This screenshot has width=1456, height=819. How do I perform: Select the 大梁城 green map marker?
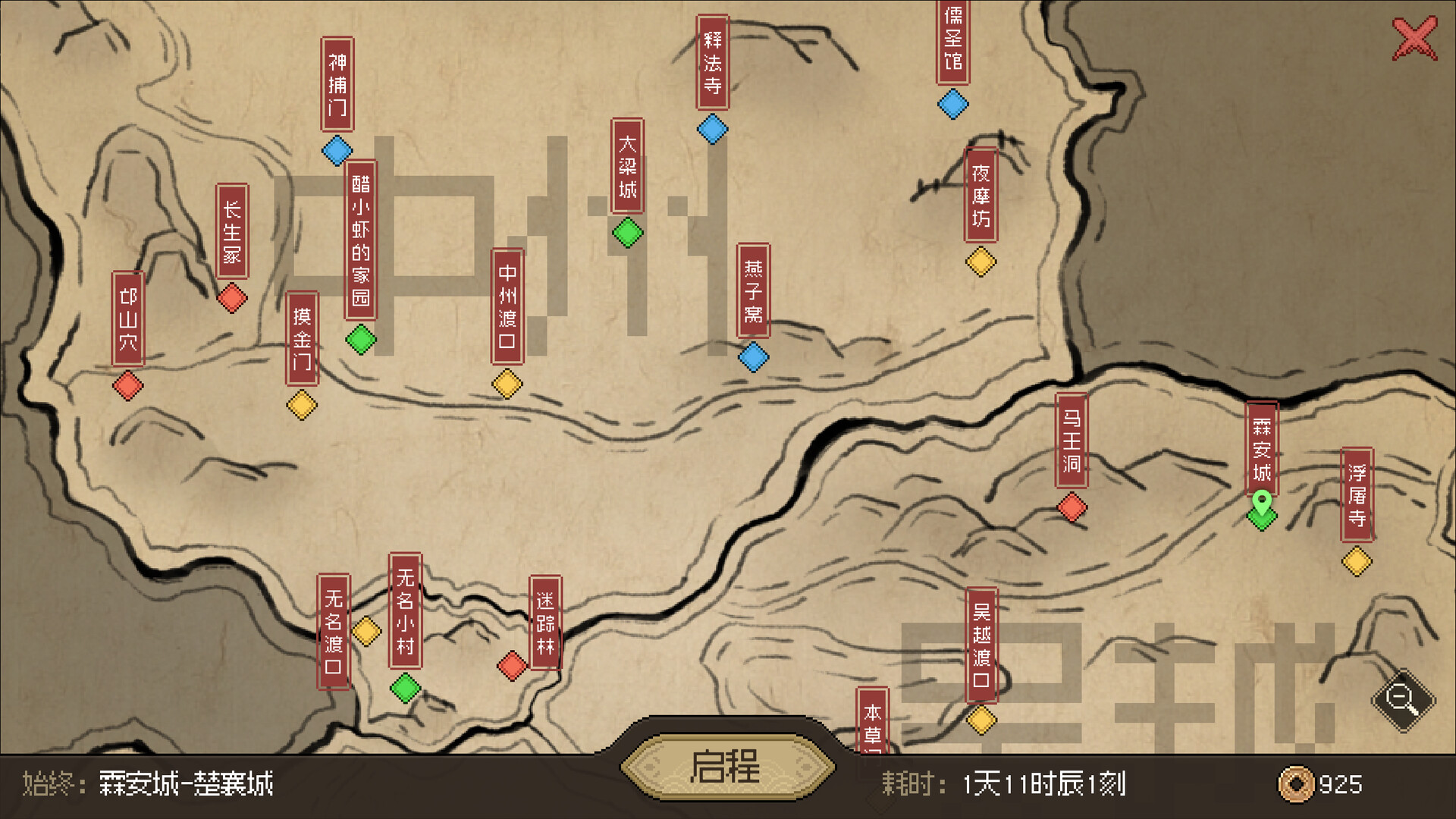coord(629,232)
